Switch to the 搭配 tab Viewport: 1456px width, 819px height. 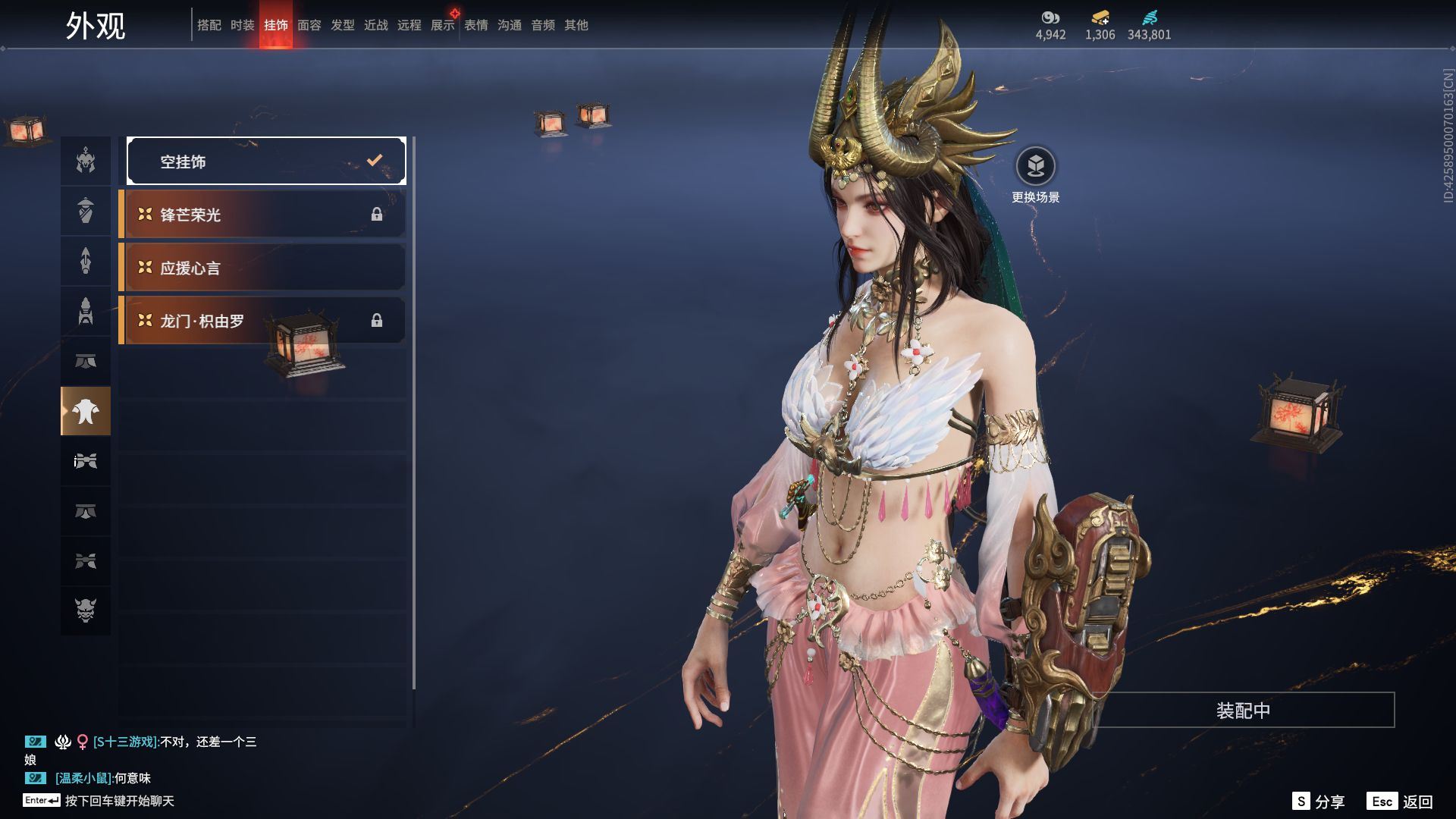click(x=209, y=25)
